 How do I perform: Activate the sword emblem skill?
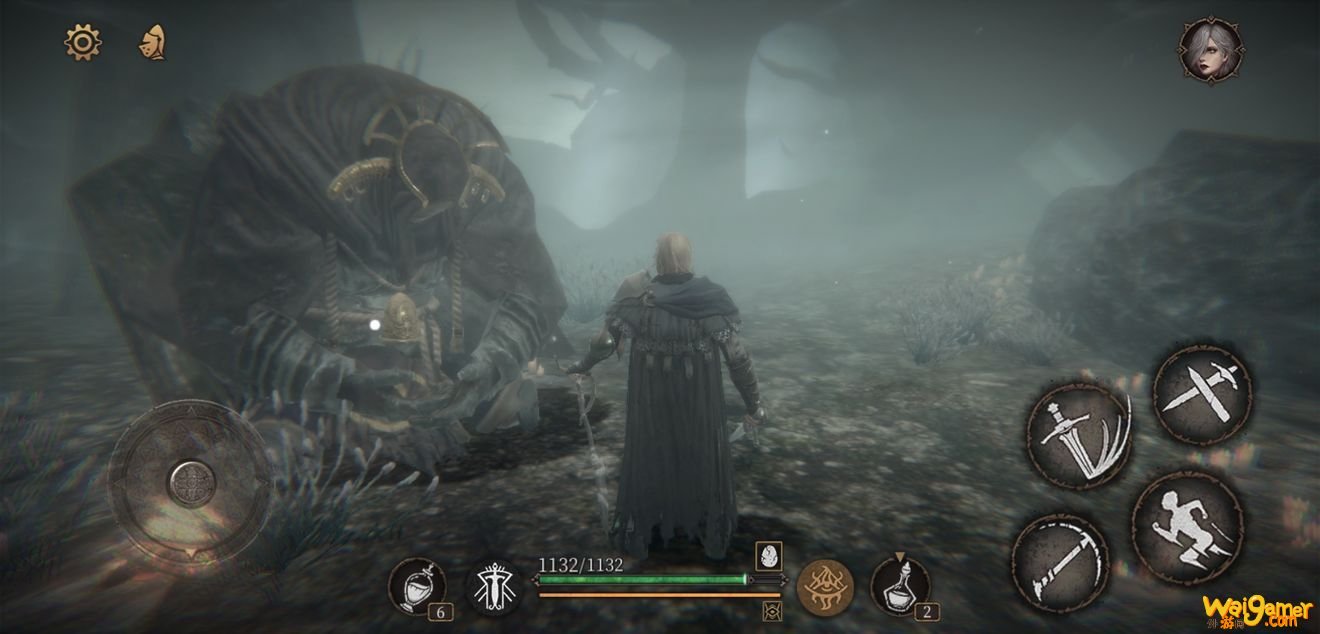(x=495, y=587)
